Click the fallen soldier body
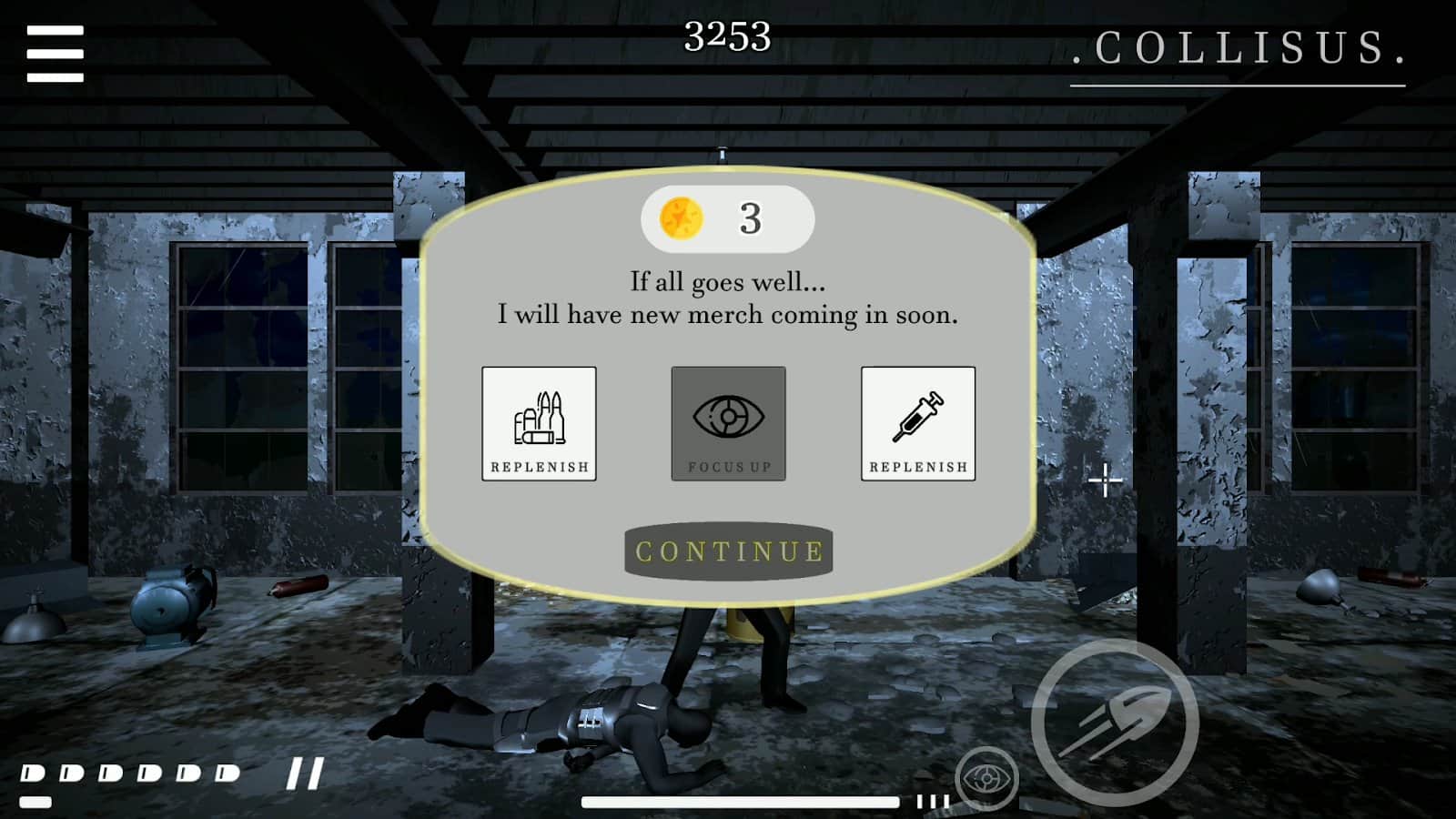The width and height of the screenshot is (1456, 819). (x=591, y=723)
